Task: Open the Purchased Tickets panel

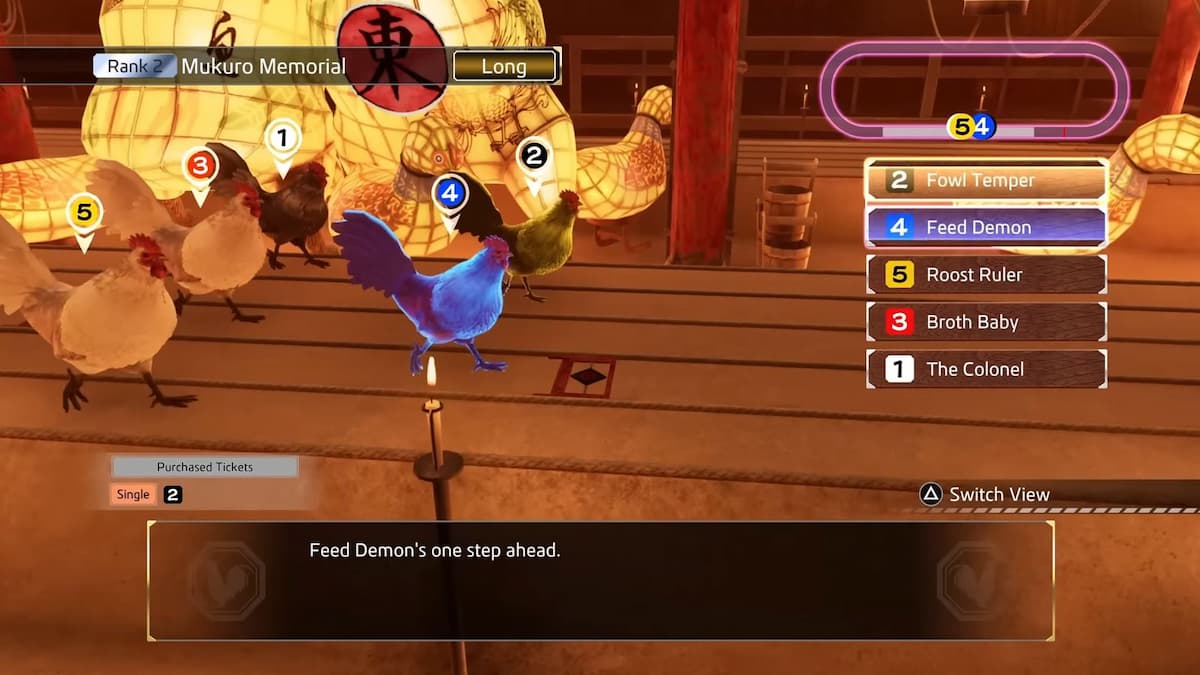Action: point(205,467)
